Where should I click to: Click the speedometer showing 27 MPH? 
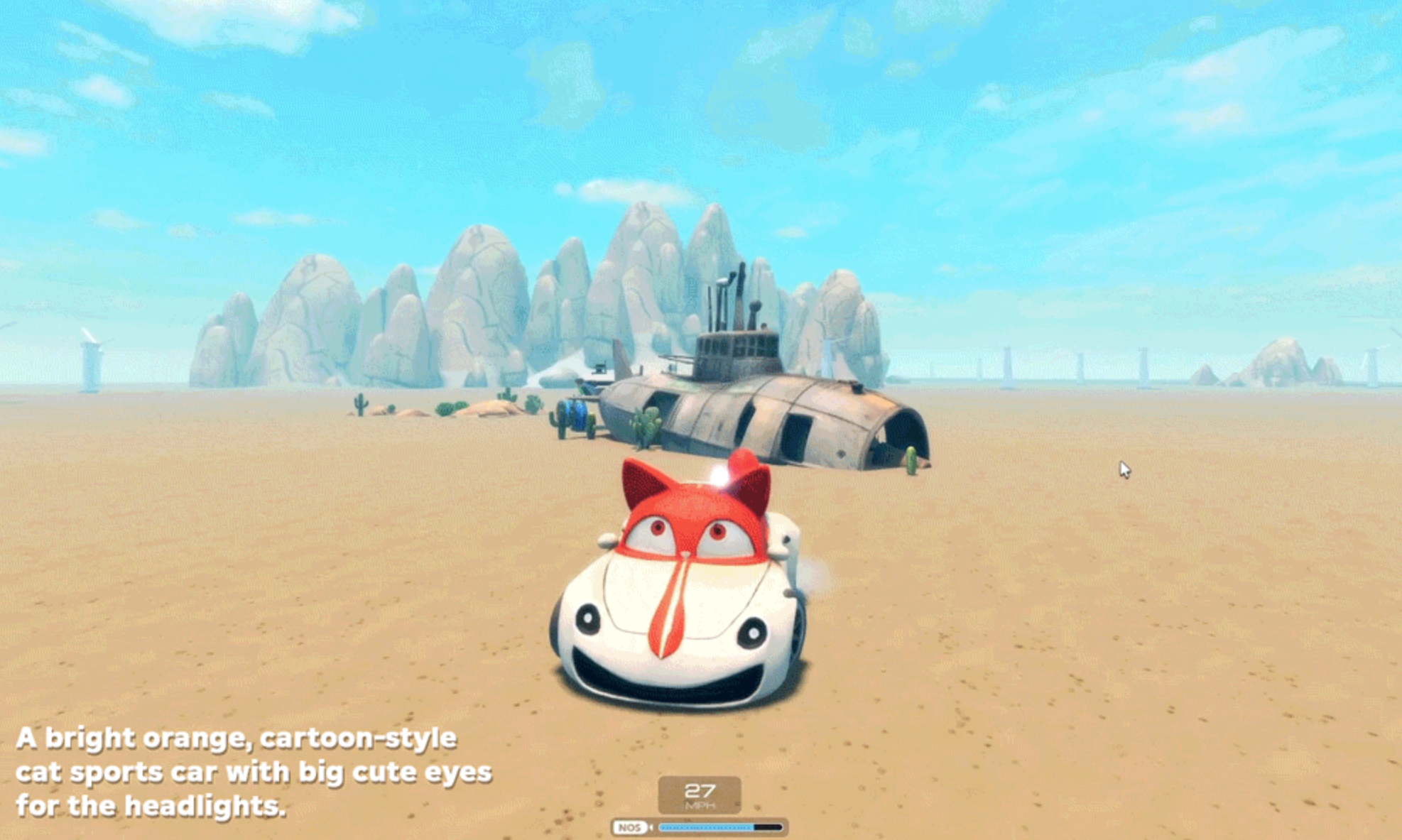701,790
